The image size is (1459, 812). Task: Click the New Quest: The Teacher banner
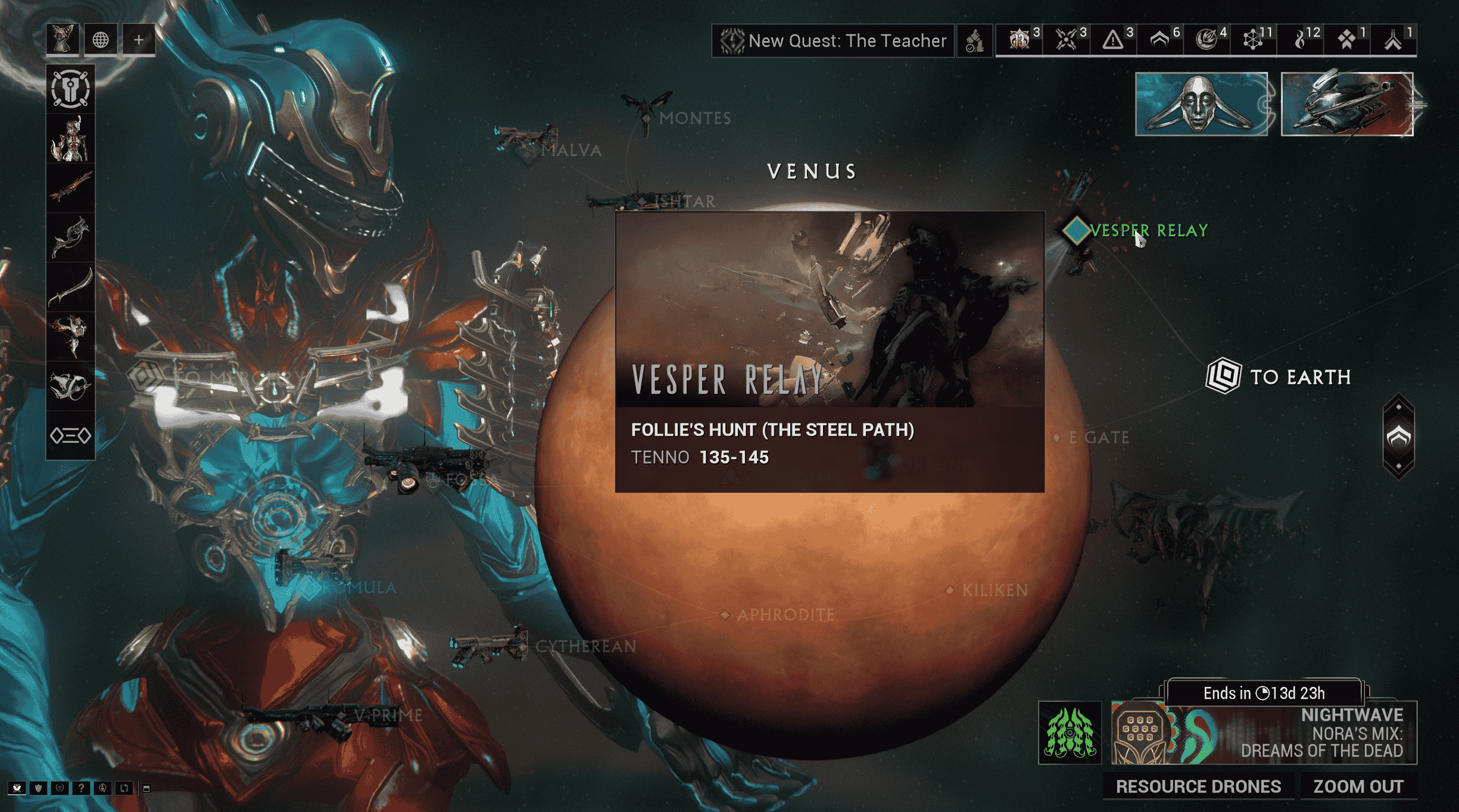[x=832, y=40]
